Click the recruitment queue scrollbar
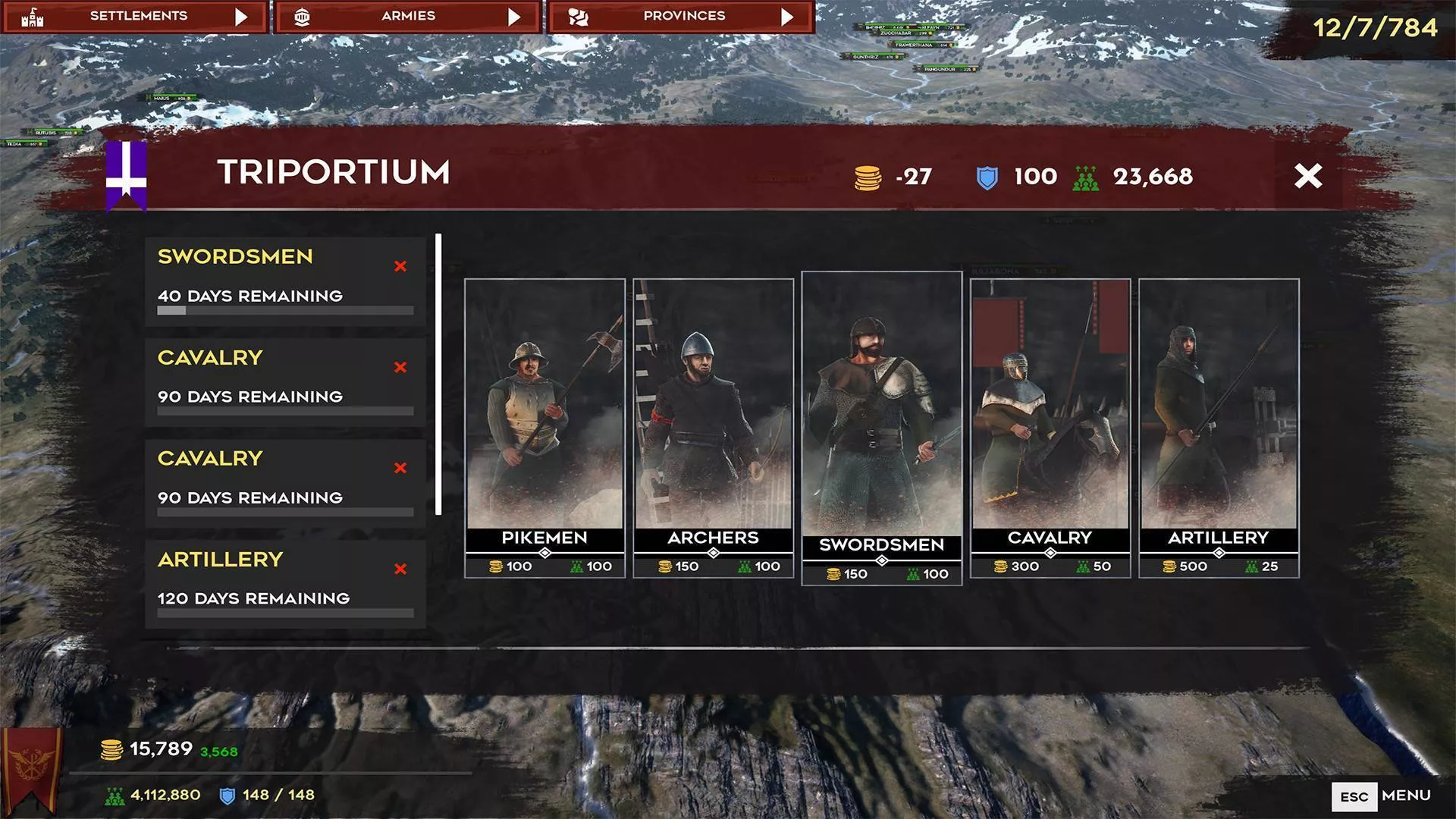This screenshot has width=1456, height=819. click(x=438, y=375)
